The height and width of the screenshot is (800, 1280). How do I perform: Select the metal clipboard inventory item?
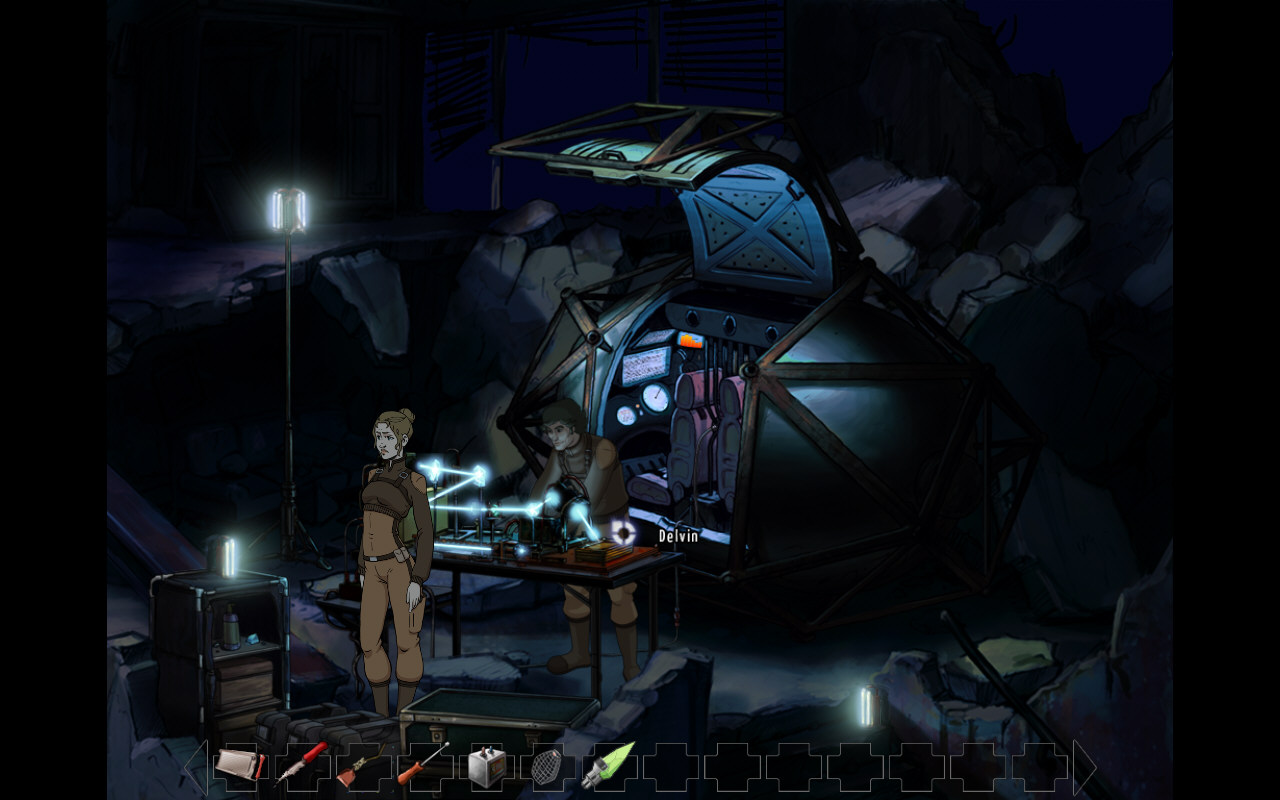[239, 766]
